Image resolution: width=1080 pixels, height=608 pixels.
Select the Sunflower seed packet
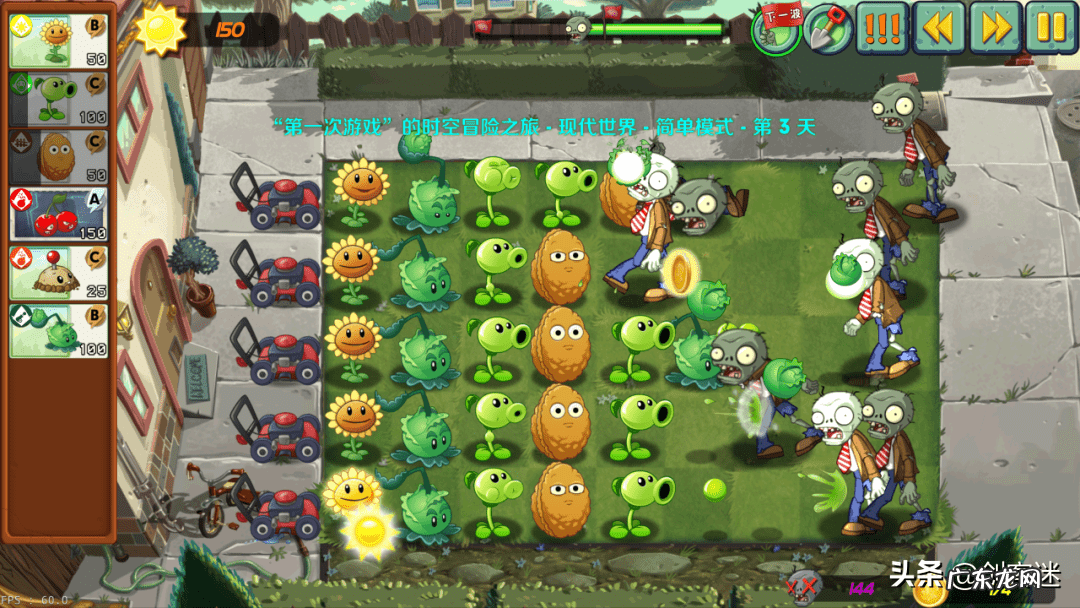[58, 41]
